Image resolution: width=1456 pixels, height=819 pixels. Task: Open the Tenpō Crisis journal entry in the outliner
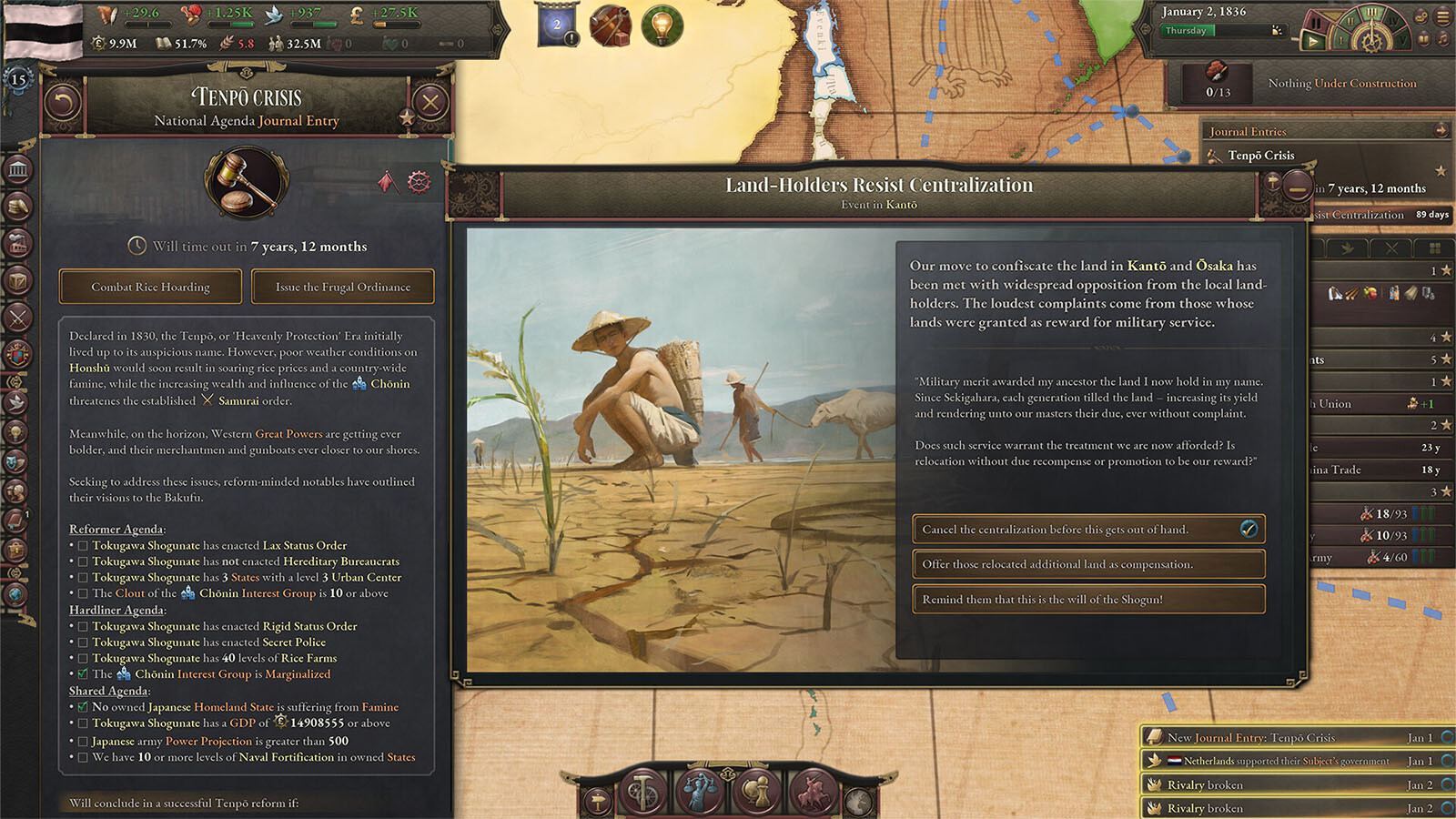point(1260,156)
